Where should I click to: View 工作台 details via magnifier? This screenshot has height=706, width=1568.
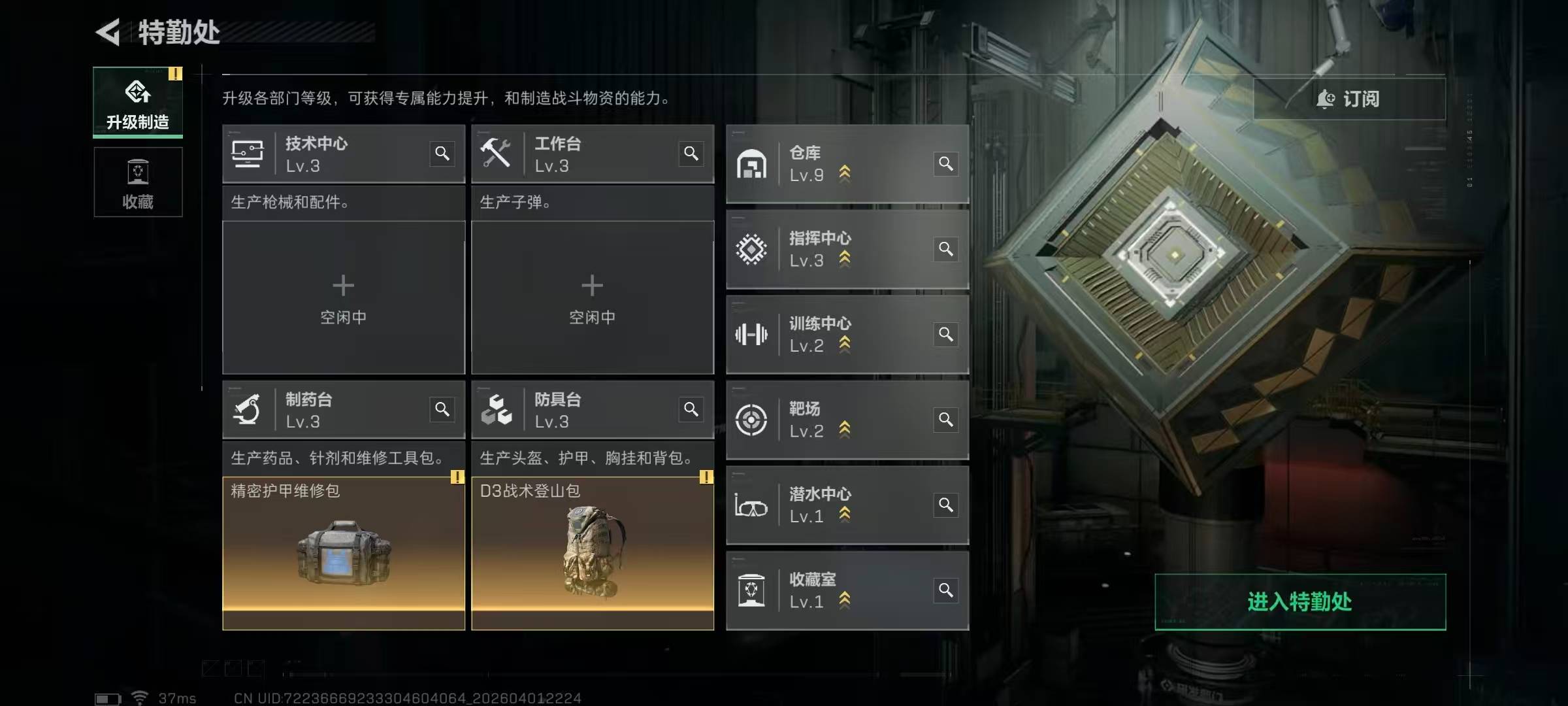point(691,154)
